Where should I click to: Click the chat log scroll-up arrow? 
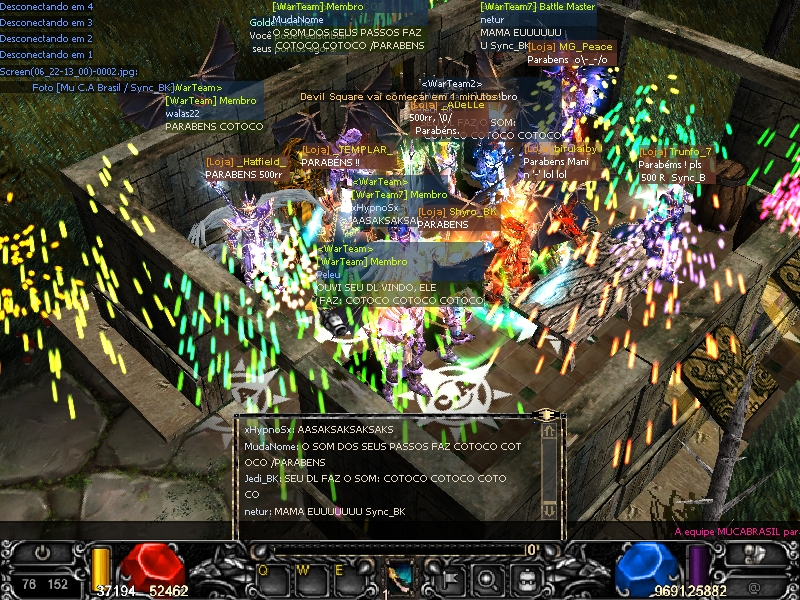click(548, 431)
